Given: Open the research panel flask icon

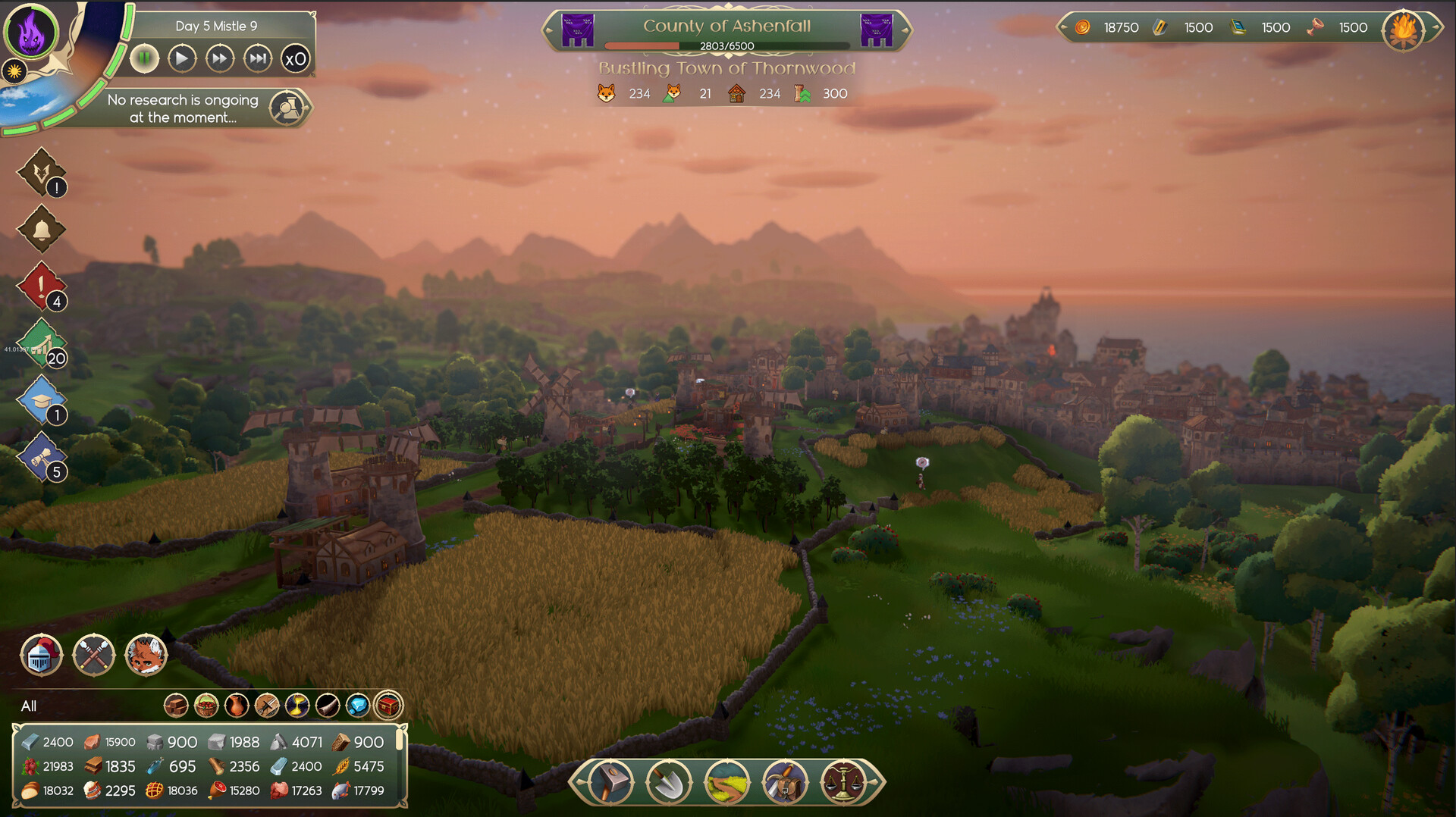Looking at the screenshot, I should [288, 108].
